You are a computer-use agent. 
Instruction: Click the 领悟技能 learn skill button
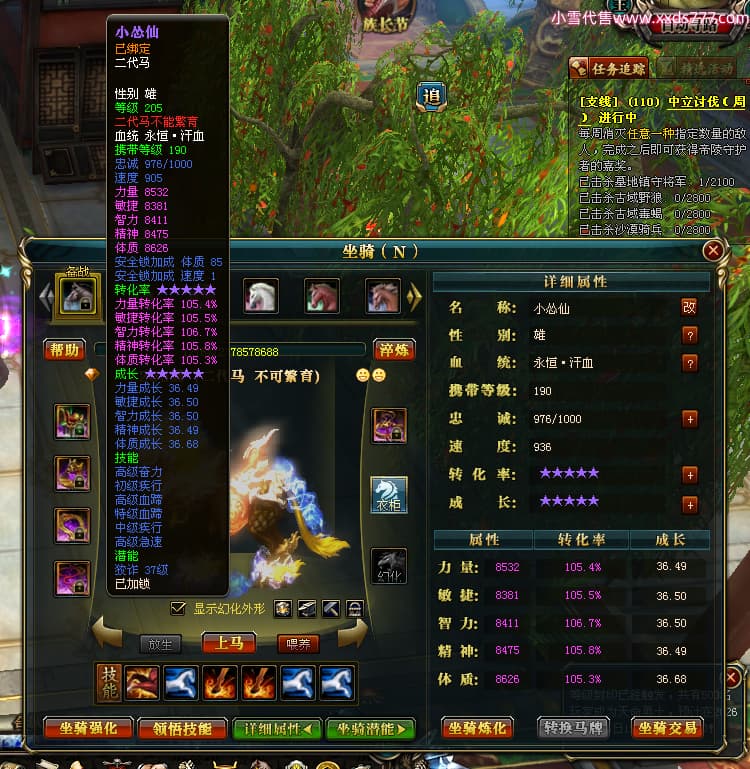coord(177,728)
